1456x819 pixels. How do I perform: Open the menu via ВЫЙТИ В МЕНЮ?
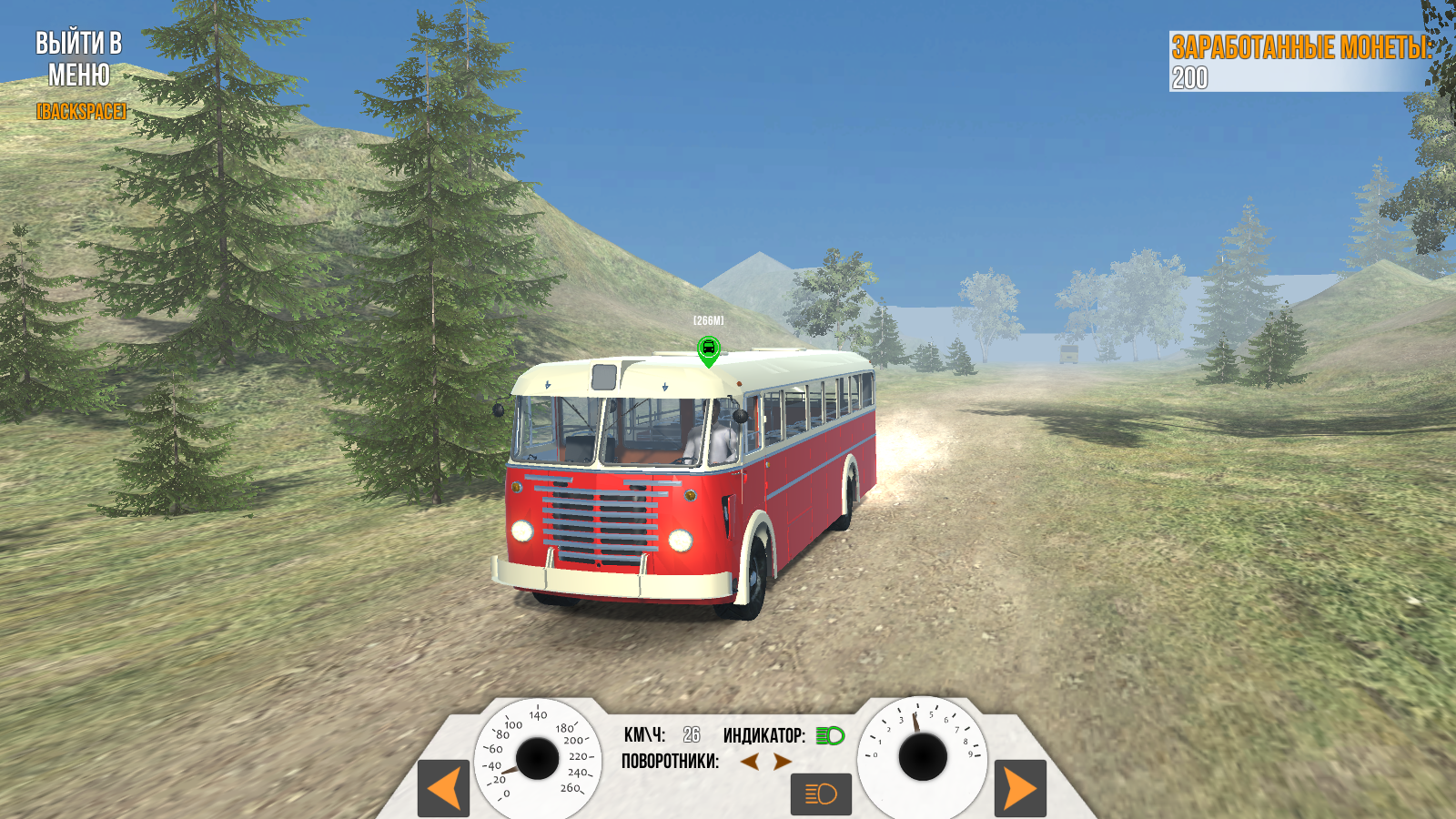tap(77, 59)
